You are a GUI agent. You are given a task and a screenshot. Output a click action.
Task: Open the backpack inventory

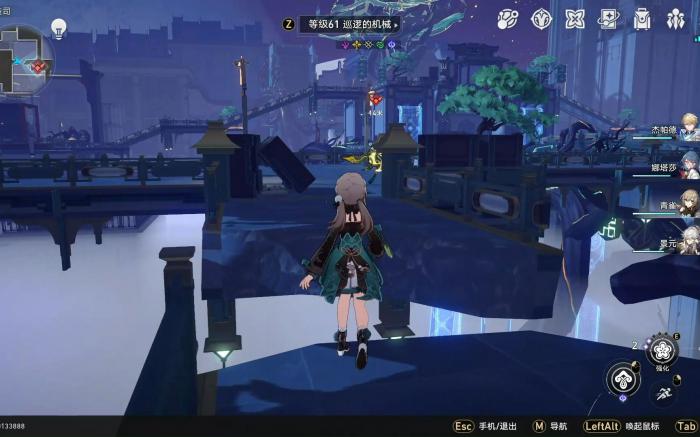(642, 19)
